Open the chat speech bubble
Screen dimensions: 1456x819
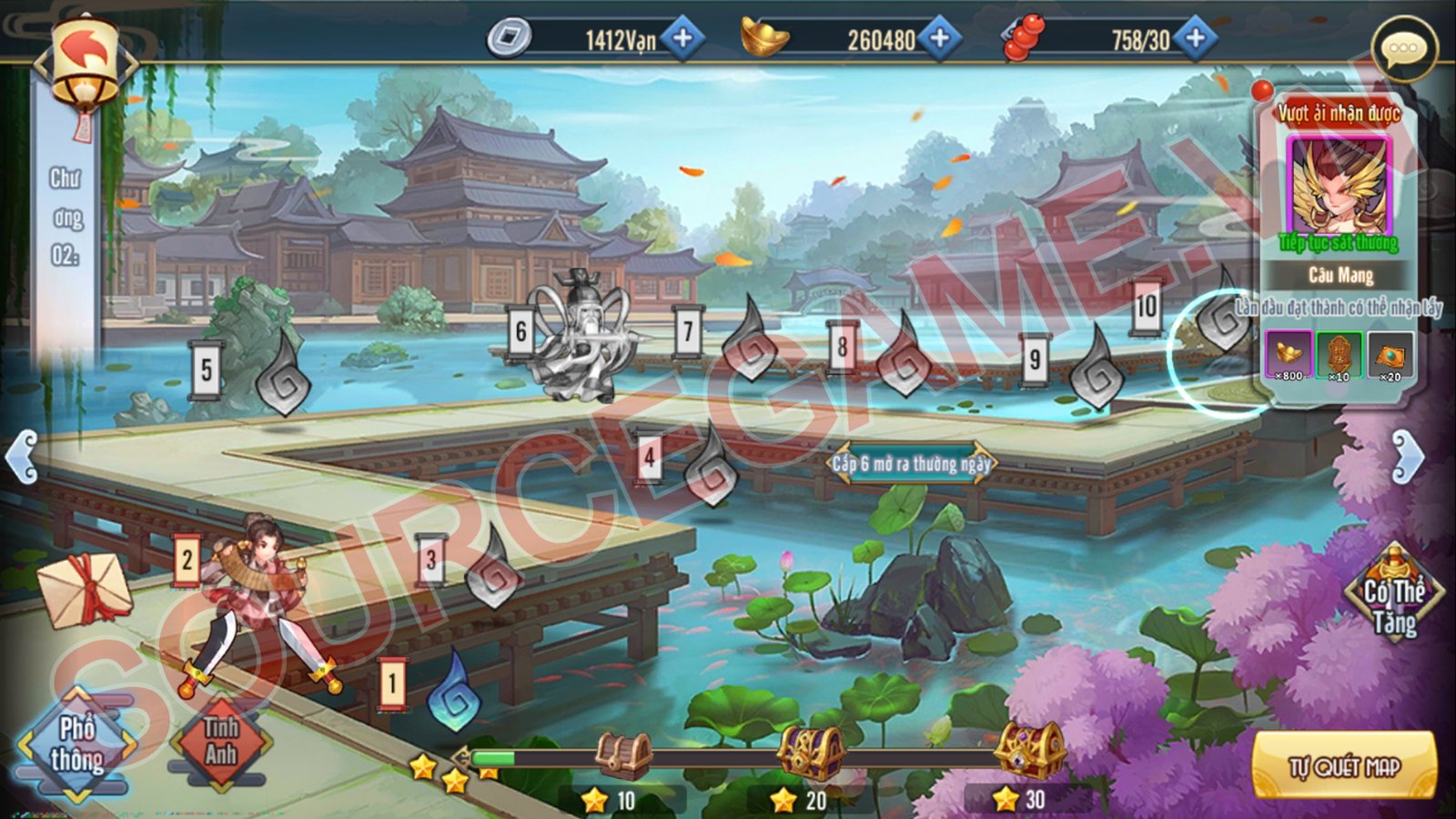pos(1403,49)
